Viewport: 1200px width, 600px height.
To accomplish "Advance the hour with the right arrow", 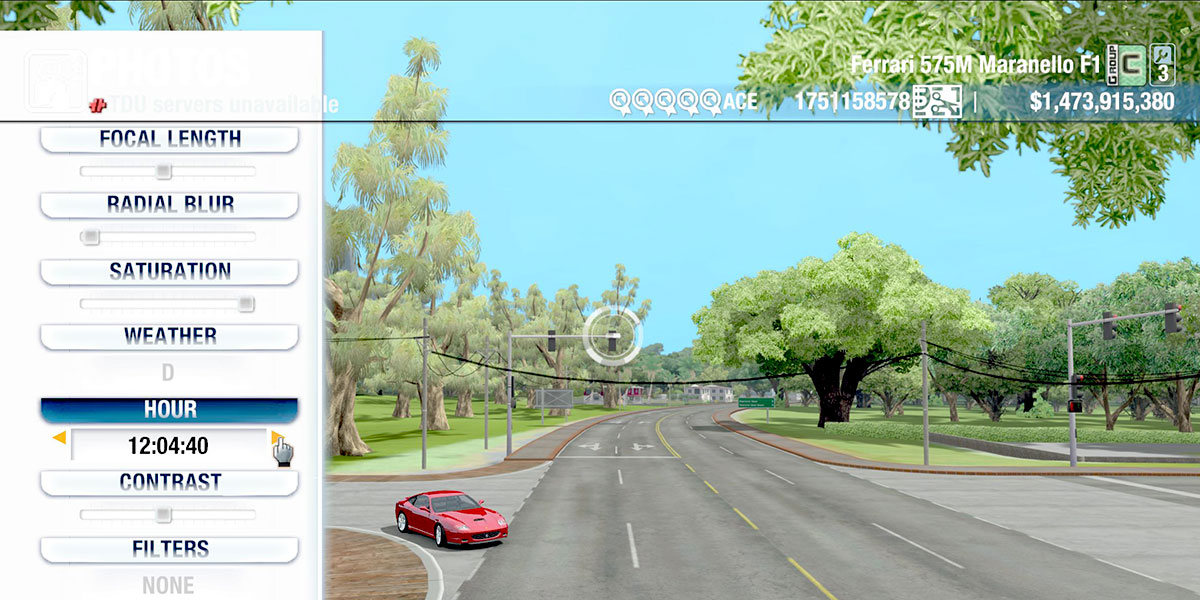I will click(x=276, y=438).
